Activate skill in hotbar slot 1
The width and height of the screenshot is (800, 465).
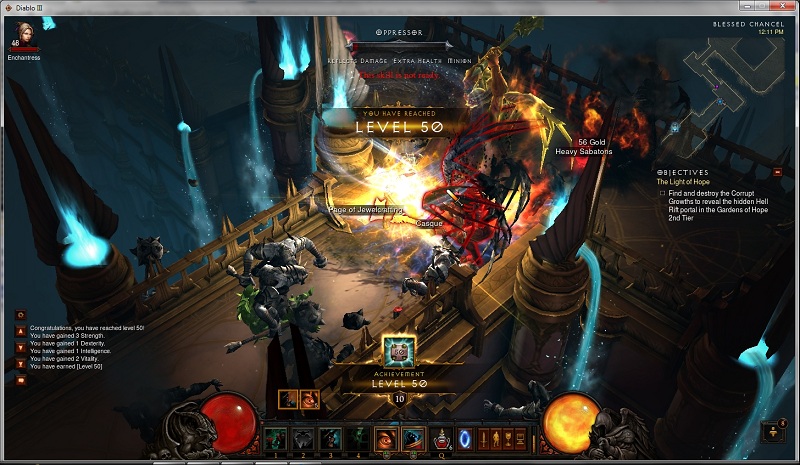click(x=275, y=438)
